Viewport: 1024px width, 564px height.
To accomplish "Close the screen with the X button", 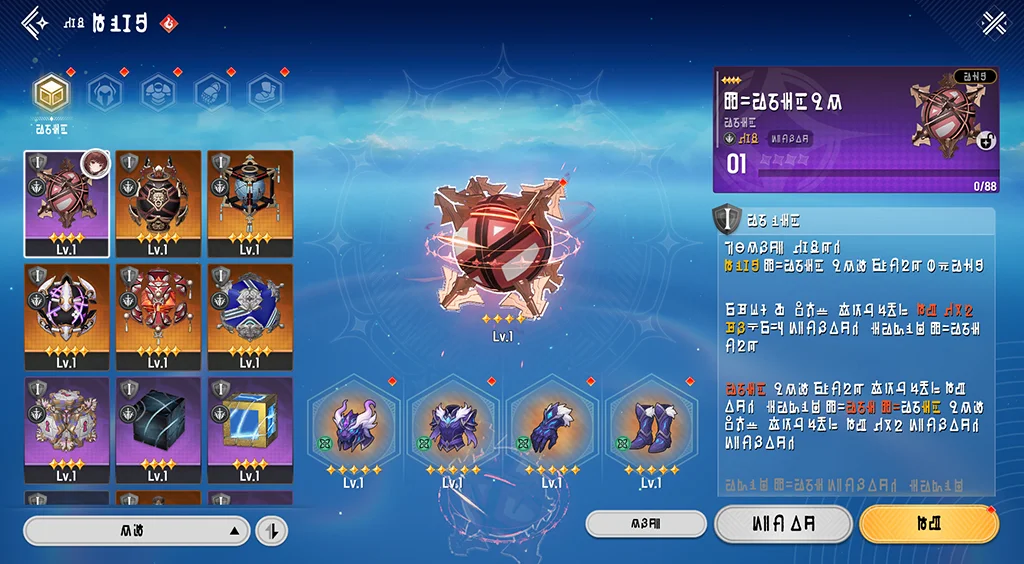I will [994, 22].
